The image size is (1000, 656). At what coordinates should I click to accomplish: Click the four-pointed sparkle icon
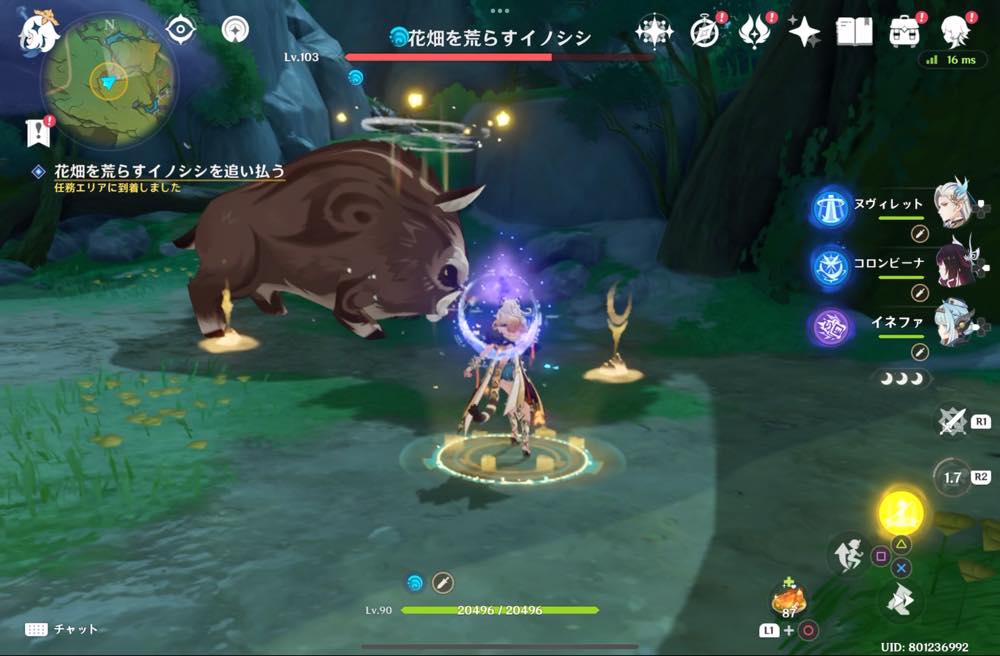[x=803, y=32]
